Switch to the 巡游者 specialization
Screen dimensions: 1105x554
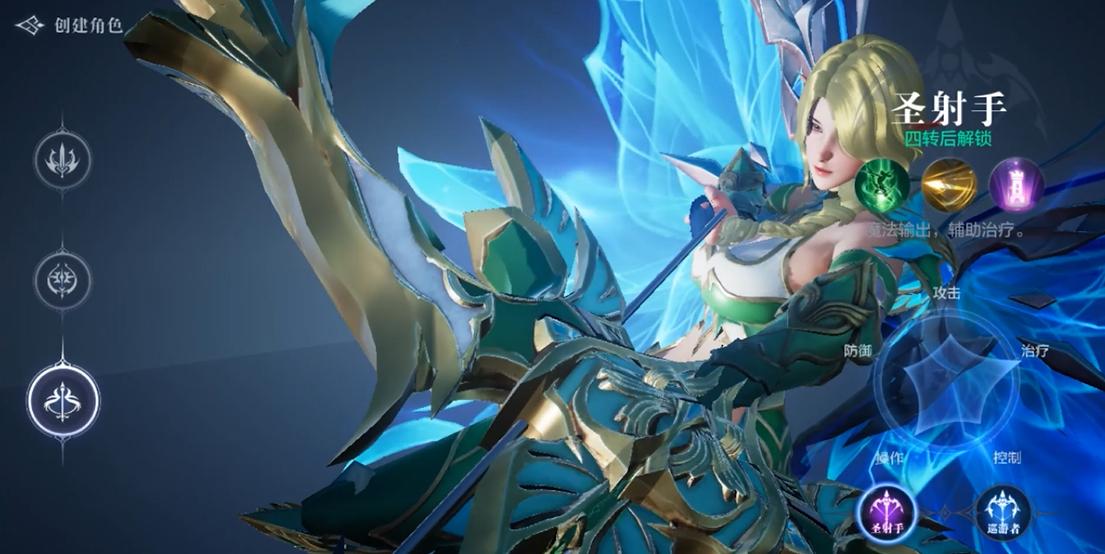[x=1003, y=511]
